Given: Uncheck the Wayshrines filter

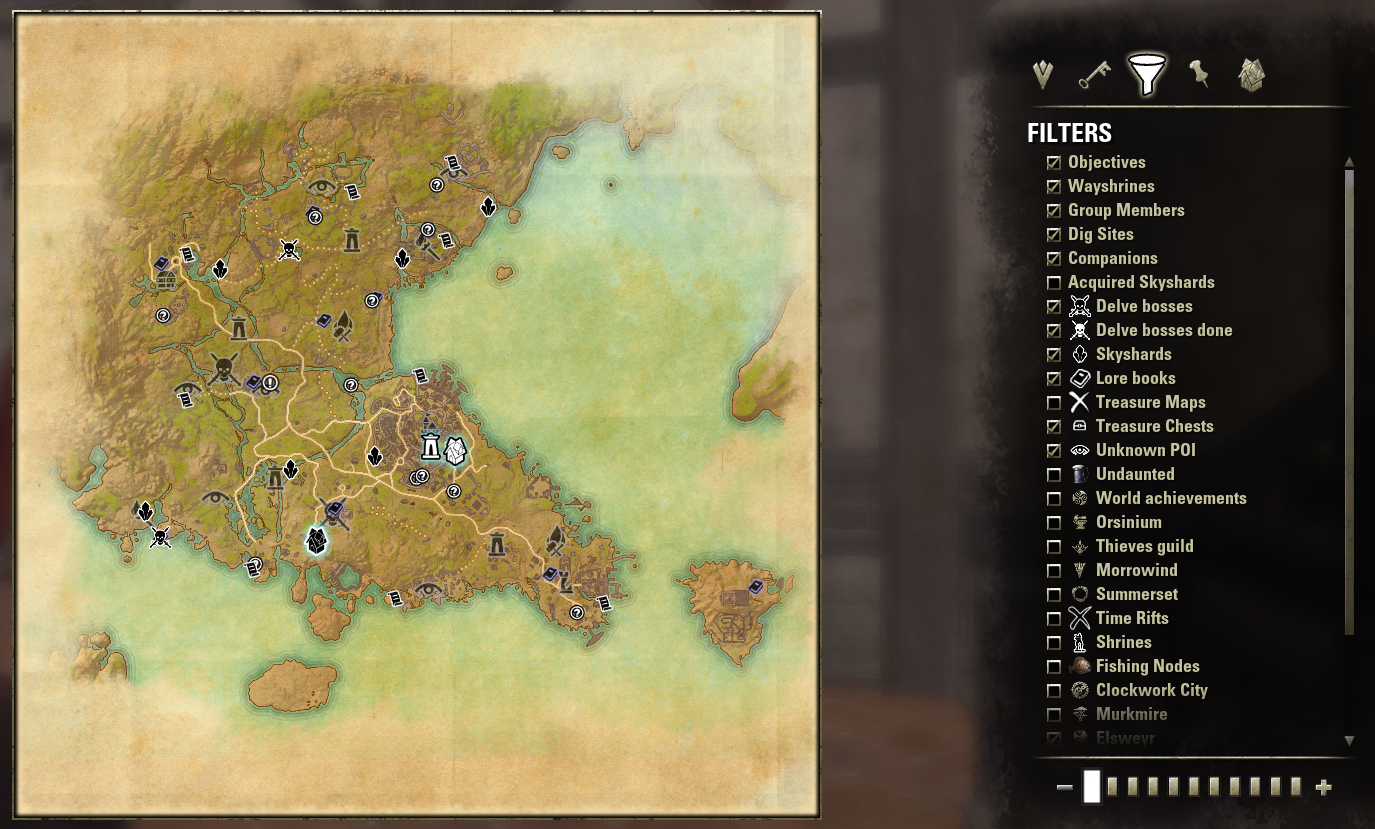Looking at the screenshot, I should tap(1054, 186).
